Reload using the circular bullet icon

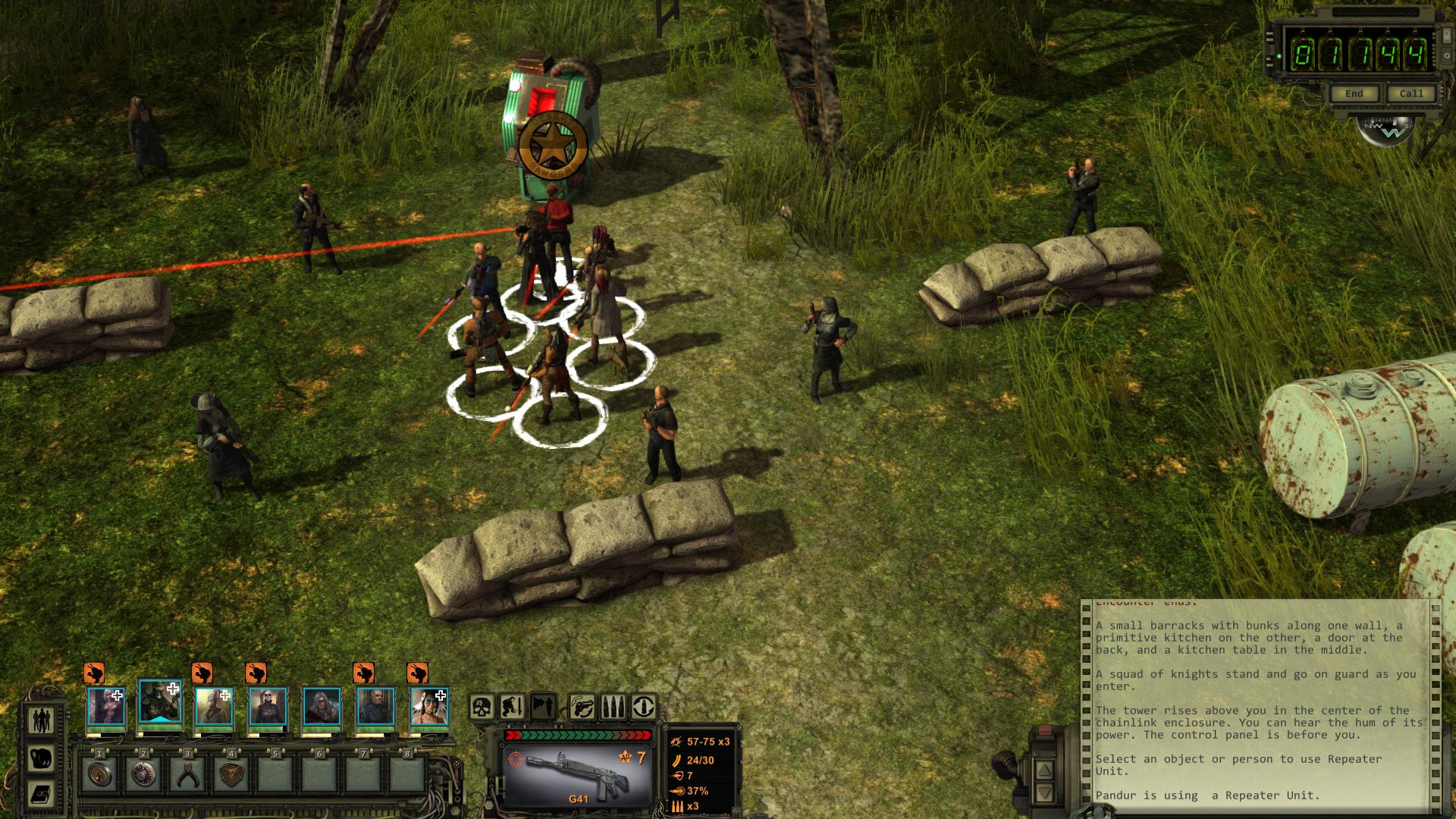coord(644,708)
